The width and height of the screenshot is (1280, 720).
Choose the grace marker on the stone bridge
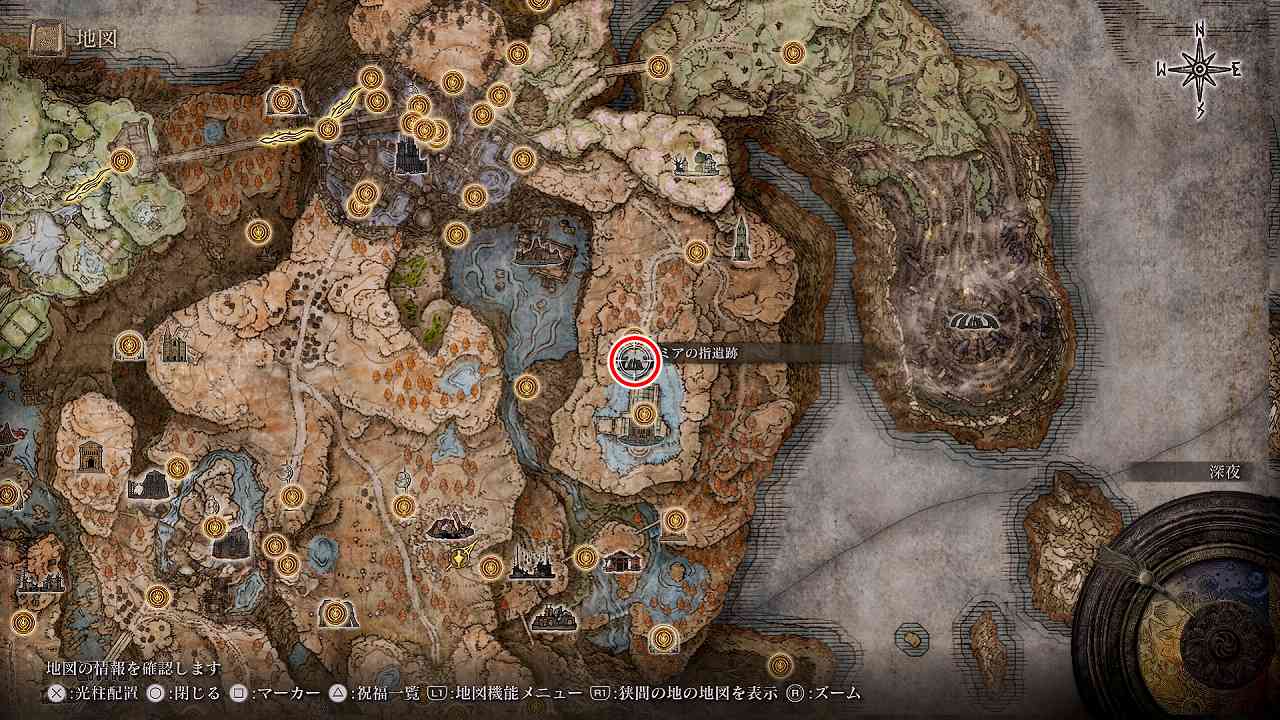123,159
